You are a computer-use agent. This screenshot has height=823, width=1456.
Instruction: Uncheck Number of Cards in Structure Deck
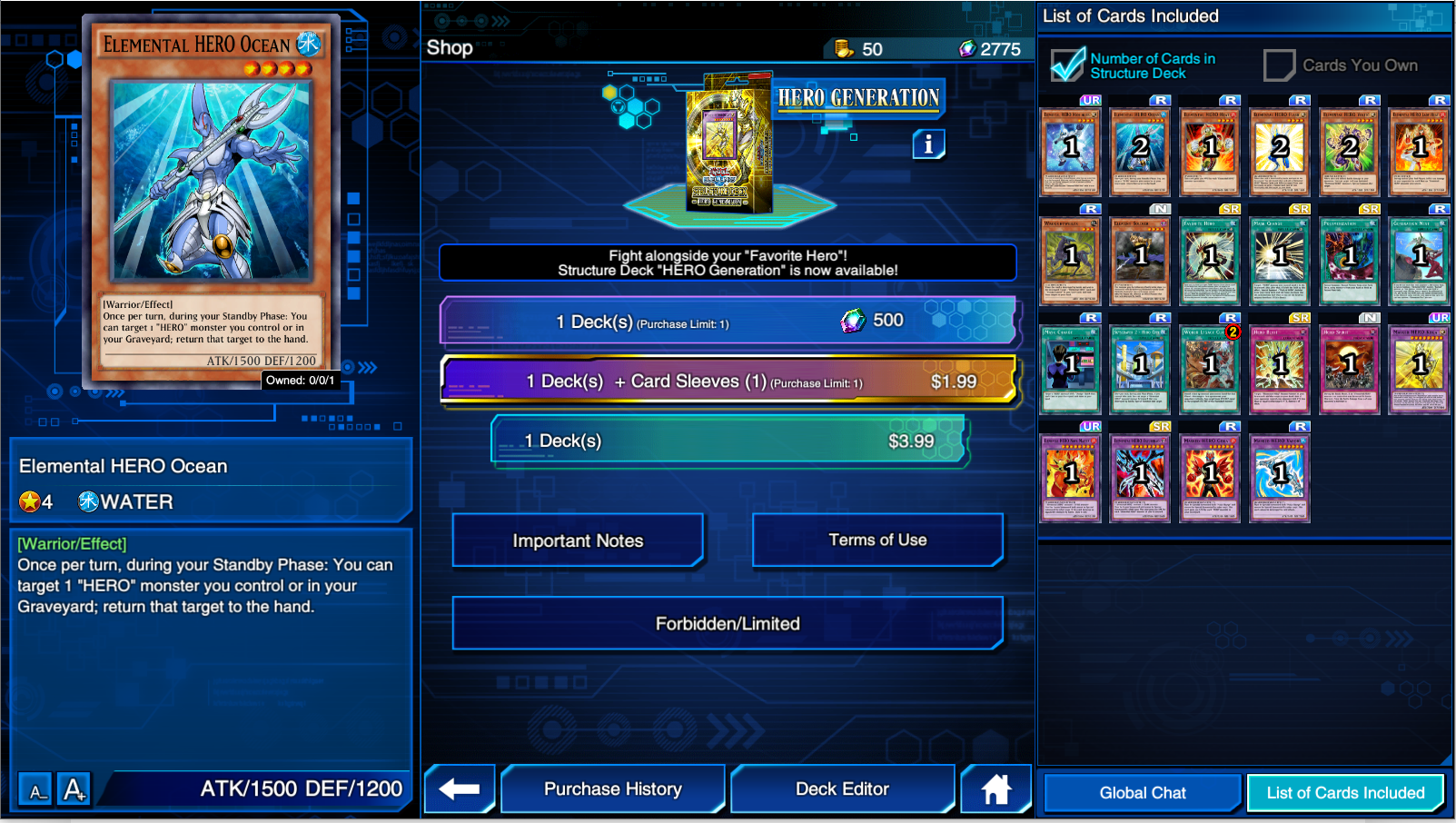coord(1067,64)
